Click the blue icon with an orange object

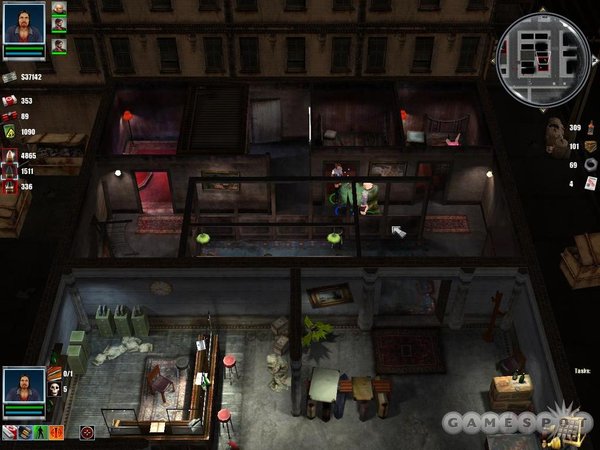click(x=26, y=432)
